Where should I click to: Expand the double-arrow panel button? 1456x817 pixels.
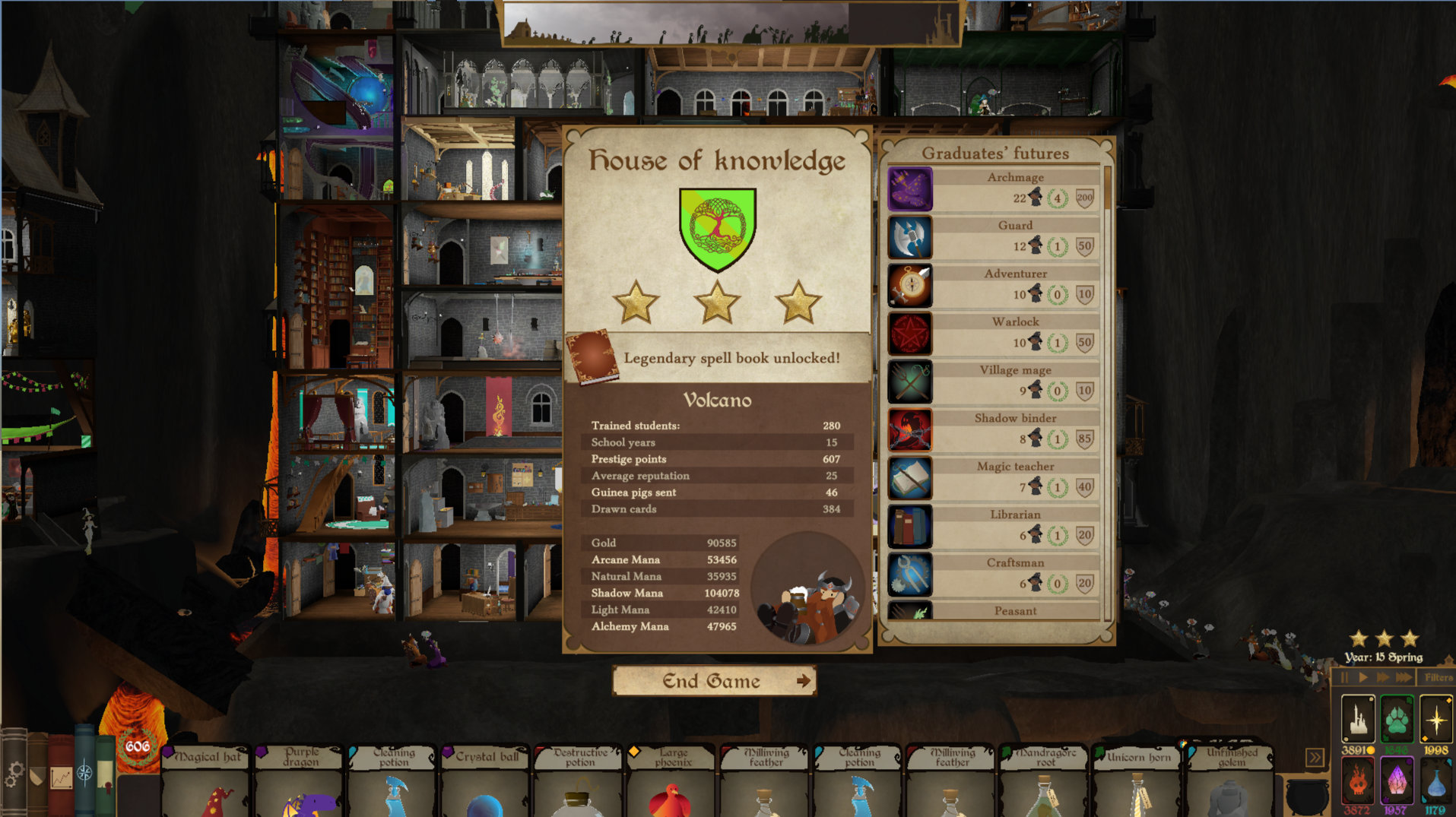[x=1315, y=758]
